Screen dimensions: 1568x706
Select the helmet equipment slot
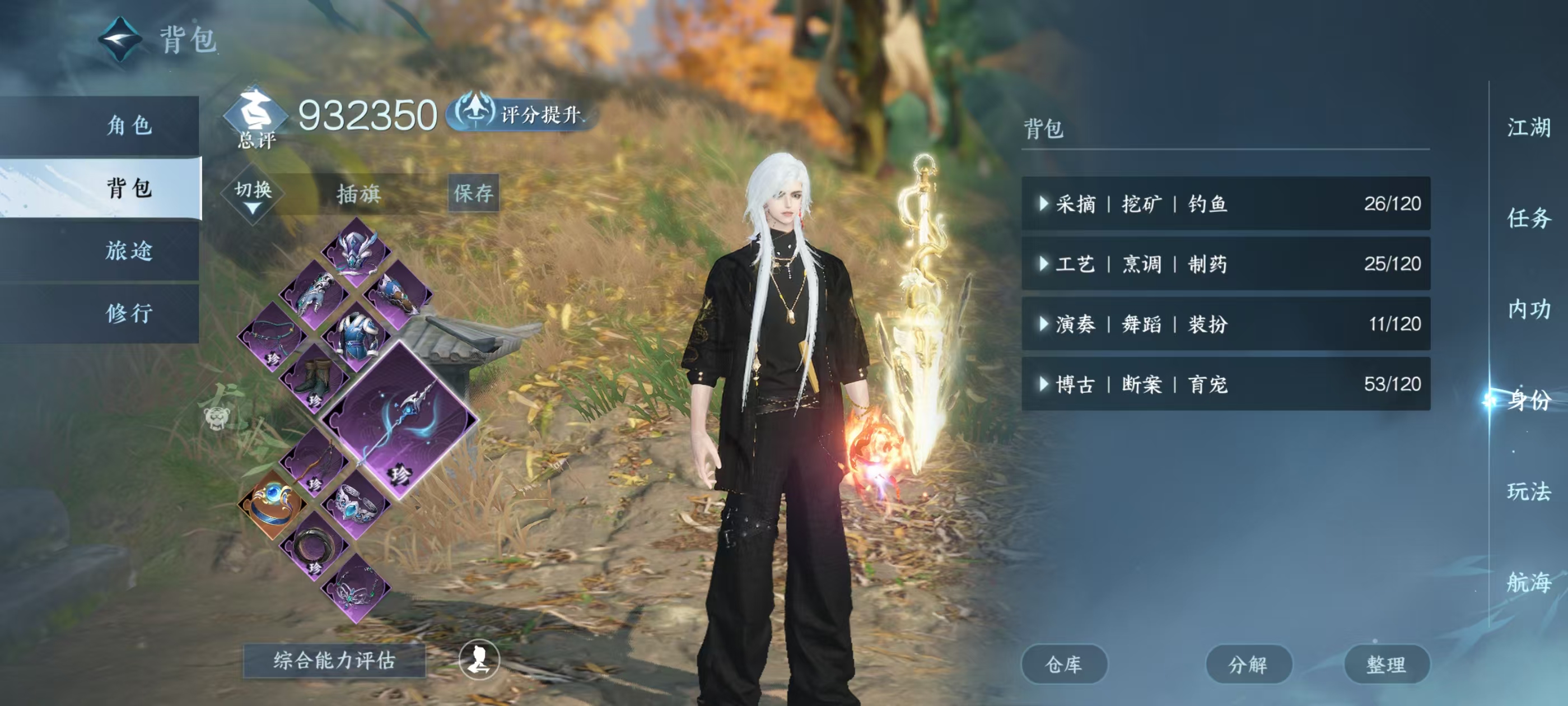[x=356, y=252]
